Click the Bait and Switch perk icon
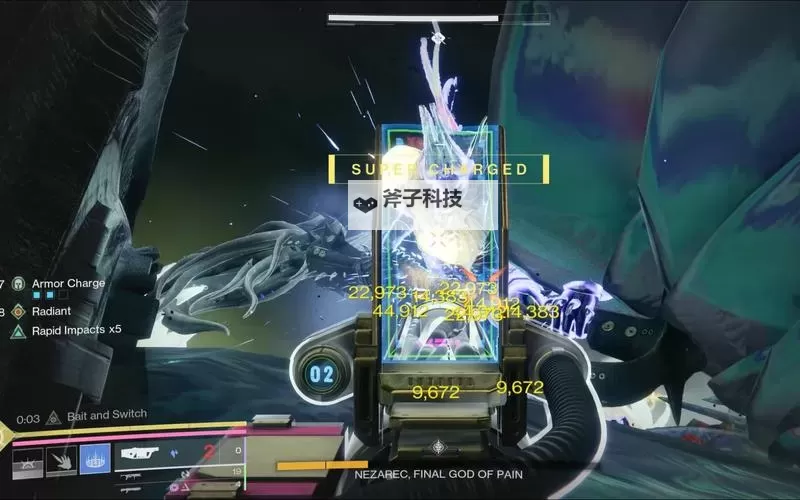 click(x=56, y=416)
